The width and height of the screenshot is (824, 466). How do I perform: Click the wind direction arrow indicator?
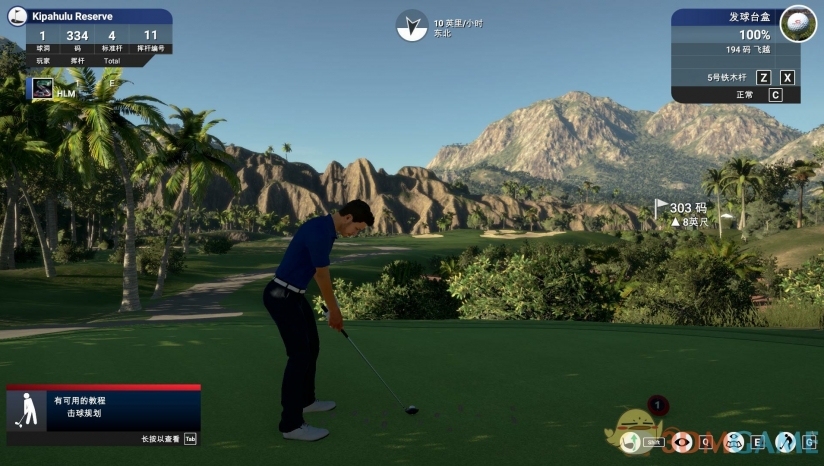[411, 26]
